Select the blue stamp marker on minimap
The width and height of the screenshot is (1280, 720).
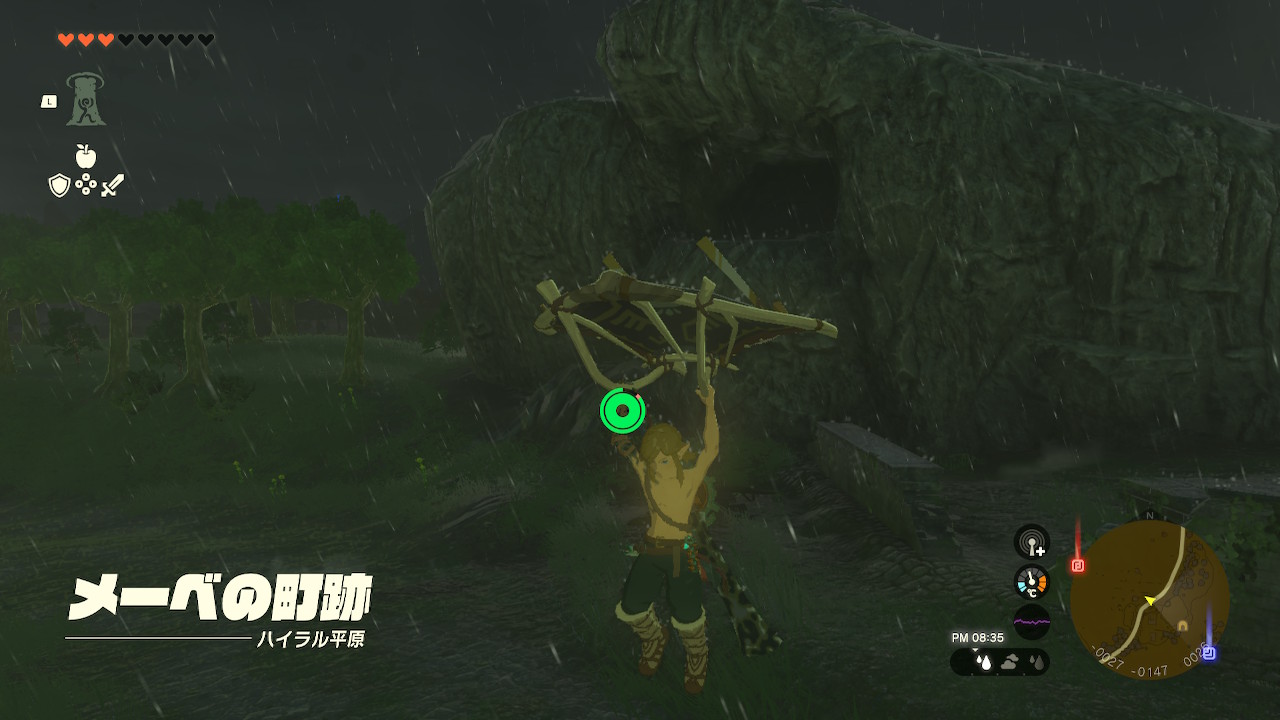coord(1208,653)
